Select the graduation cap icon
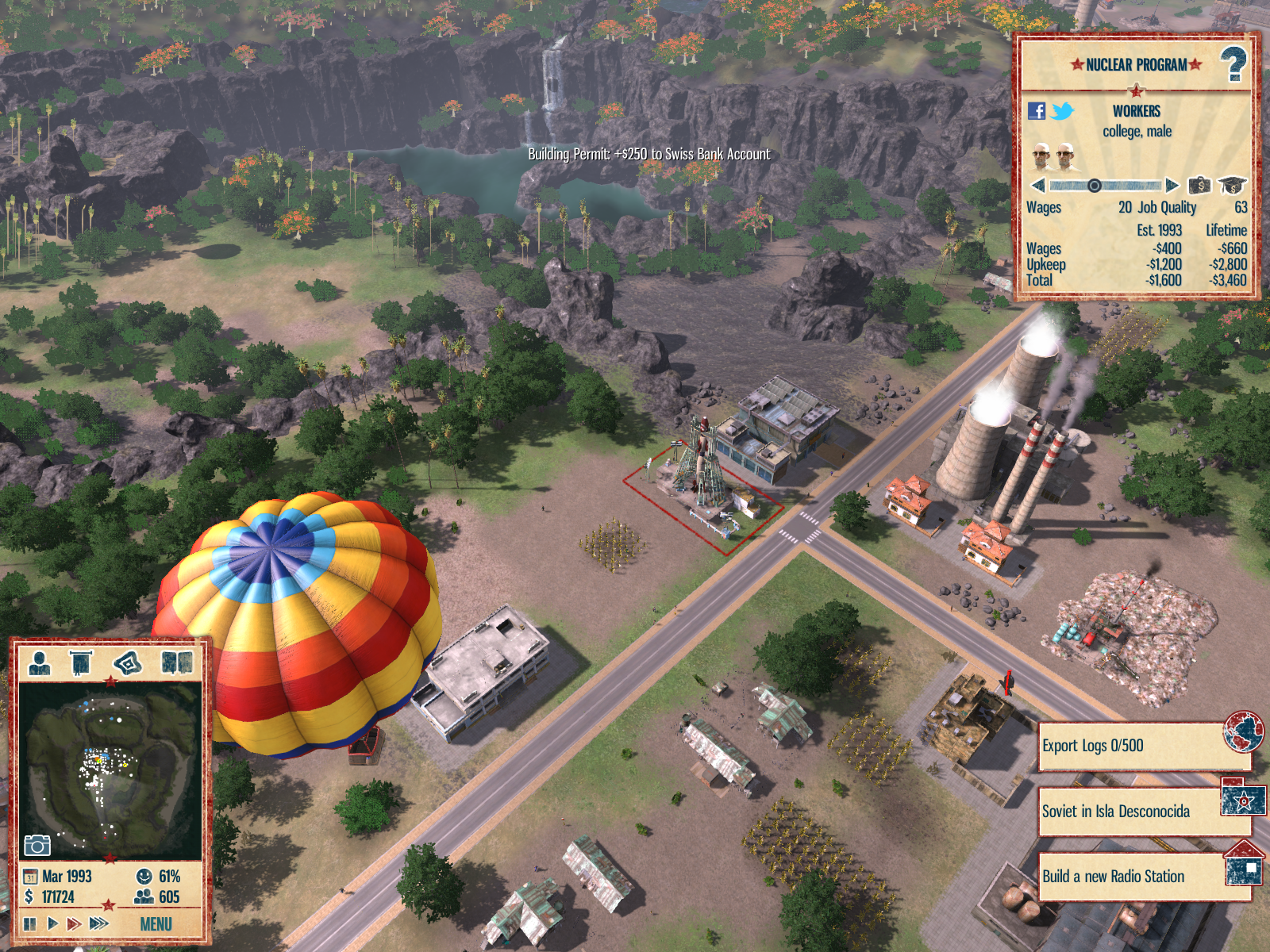 pyautogui.click(x=1233, y=186)
